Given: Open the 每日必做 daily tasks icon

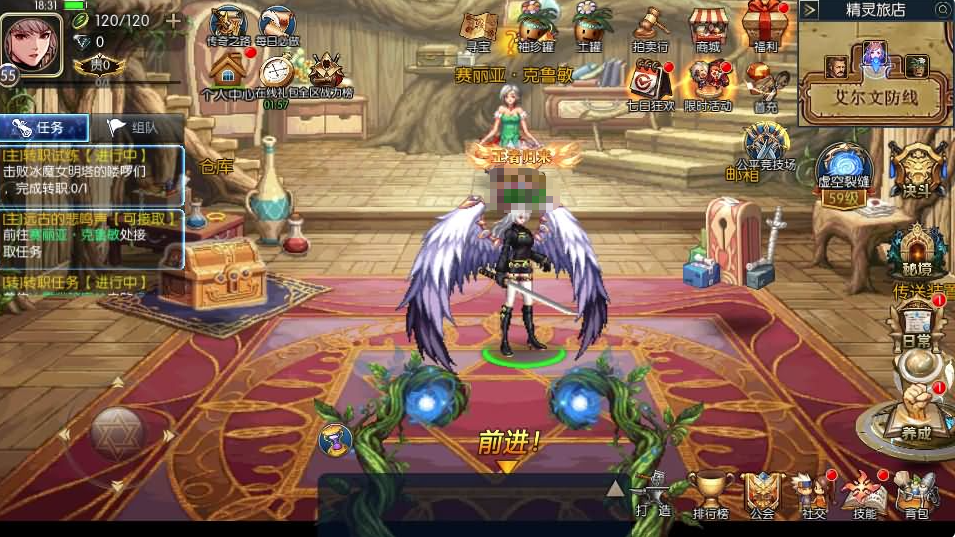Looking at the screenshot, I should [x=277, y=25].
